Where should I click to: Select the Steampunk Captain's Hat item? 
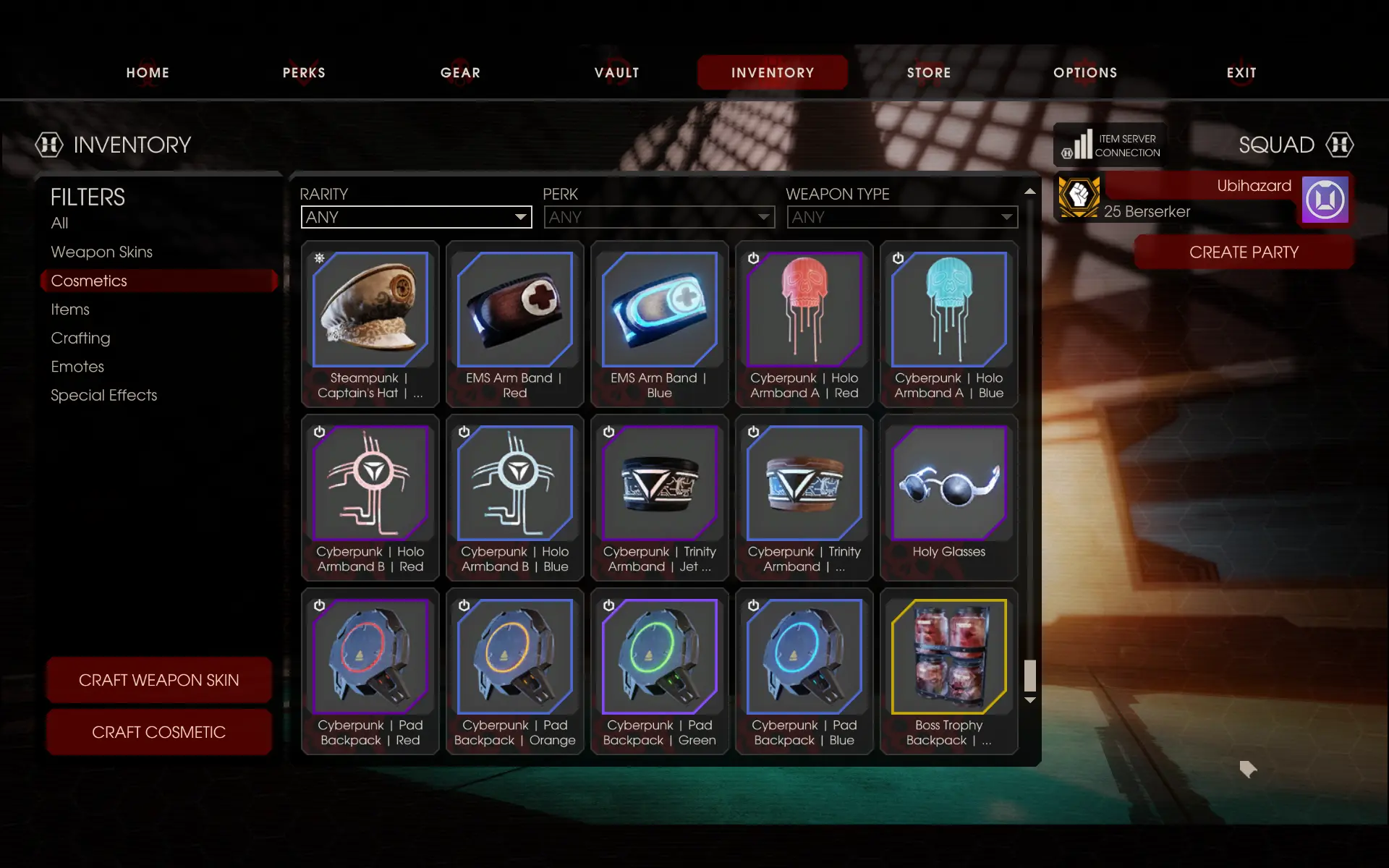pos(370,323)
